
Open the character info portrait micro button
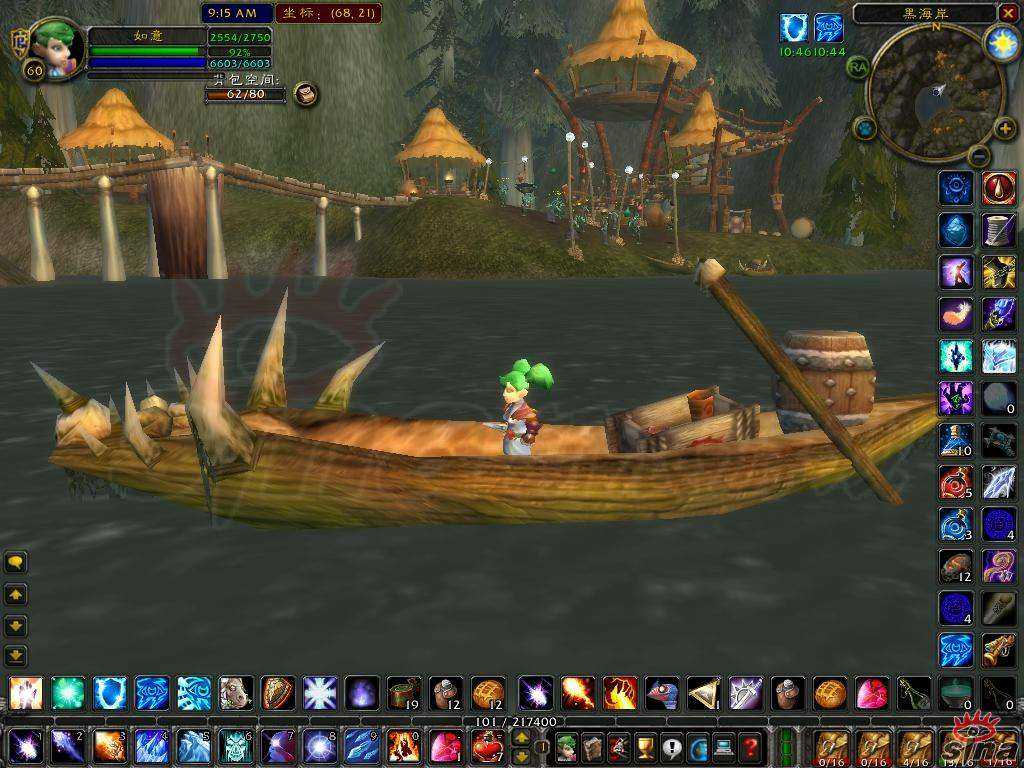[566, 746]
